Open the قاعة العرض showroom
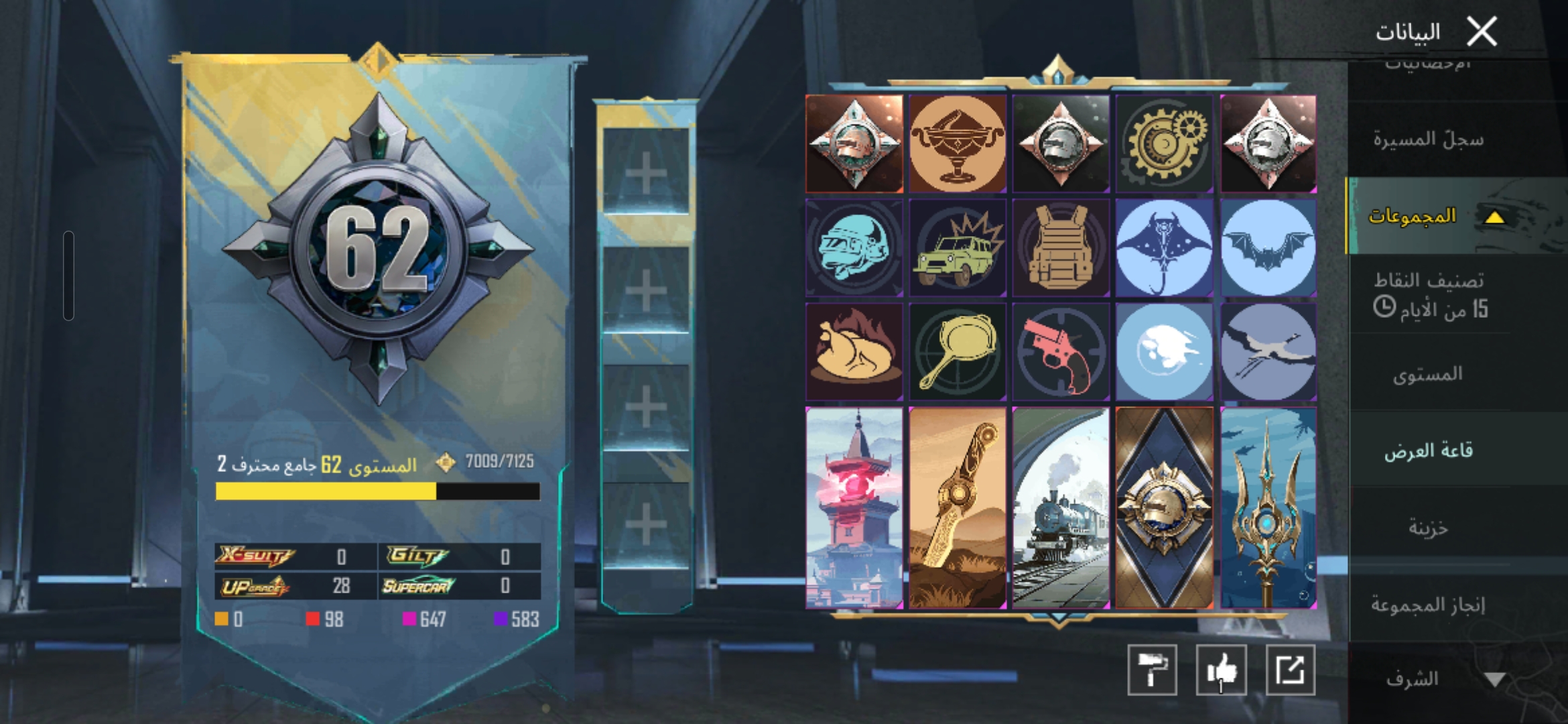Screen dimensions: 1568x724 pos(1428,450)
